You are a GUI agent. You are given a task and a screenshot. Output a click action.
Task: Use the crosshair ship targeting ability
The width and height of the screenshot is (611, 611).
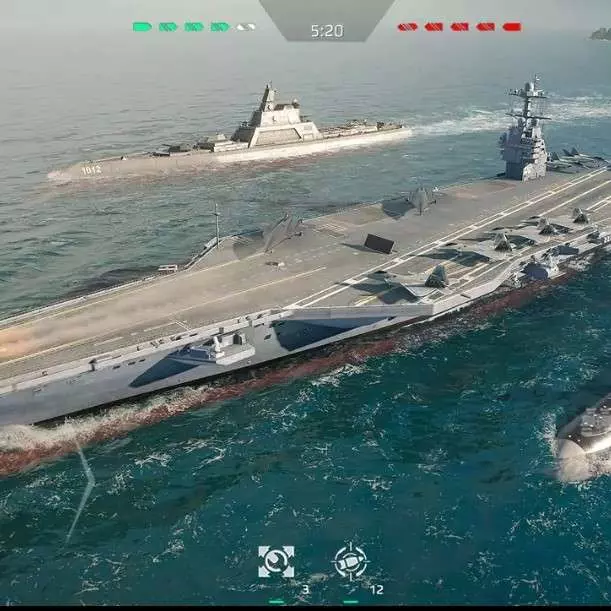coord(350,561)
